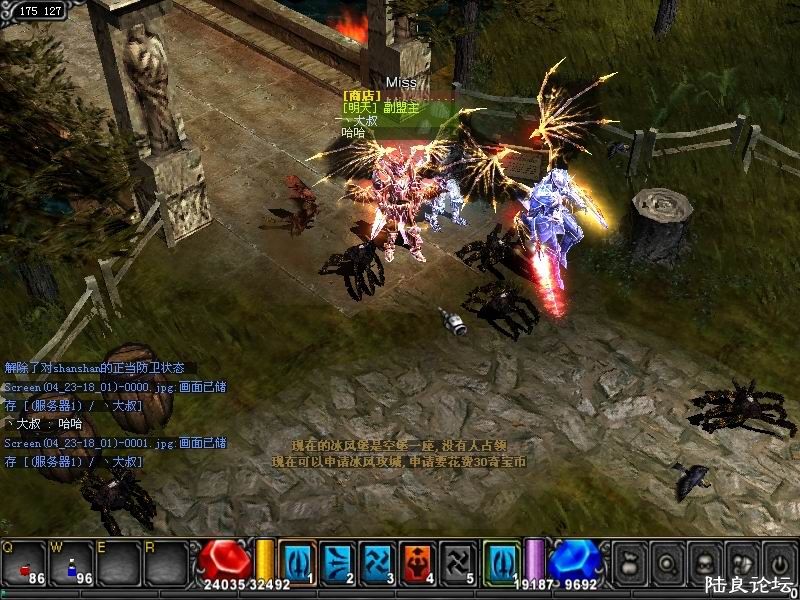Image resolution: width=800 pixels, height=600 pixels.
Task: Activate the orange demon skill in slot 4
Action: (x=419, y=561)
